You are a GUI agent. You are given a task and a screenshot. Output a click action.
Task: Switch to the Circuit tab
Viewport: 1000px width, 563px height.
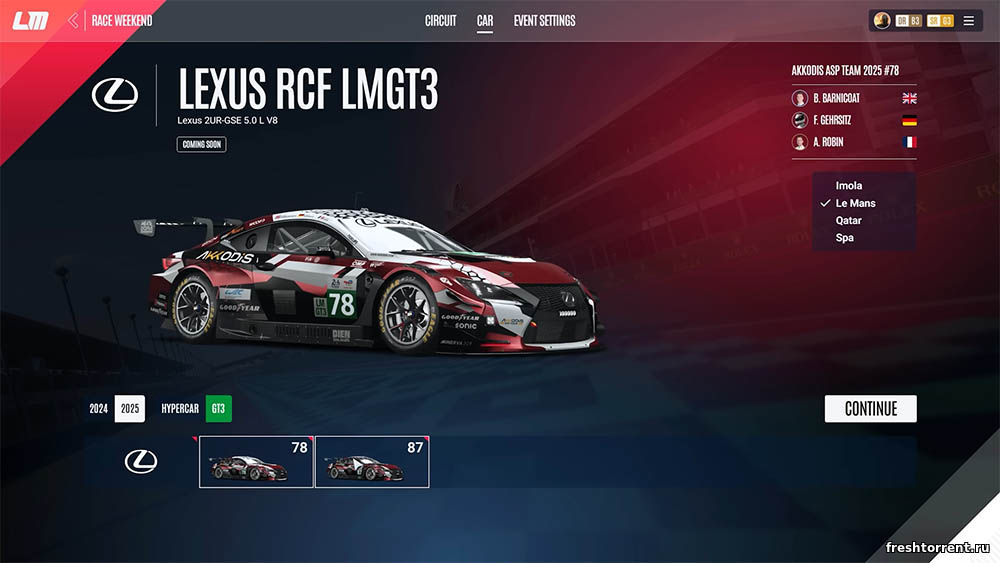coord(440,21)
